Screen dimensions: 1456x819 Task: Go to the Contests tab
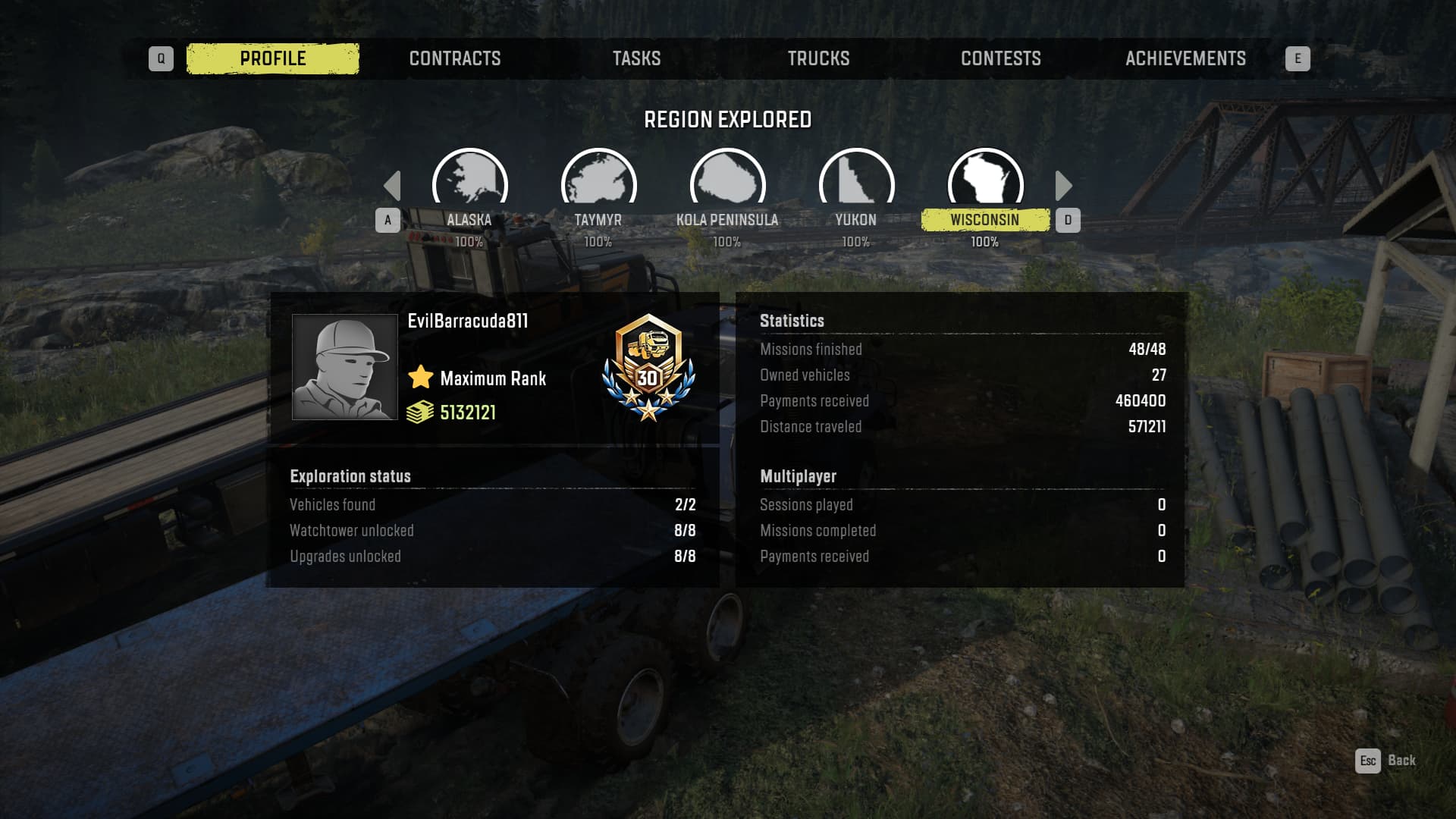click(1000, 58)
